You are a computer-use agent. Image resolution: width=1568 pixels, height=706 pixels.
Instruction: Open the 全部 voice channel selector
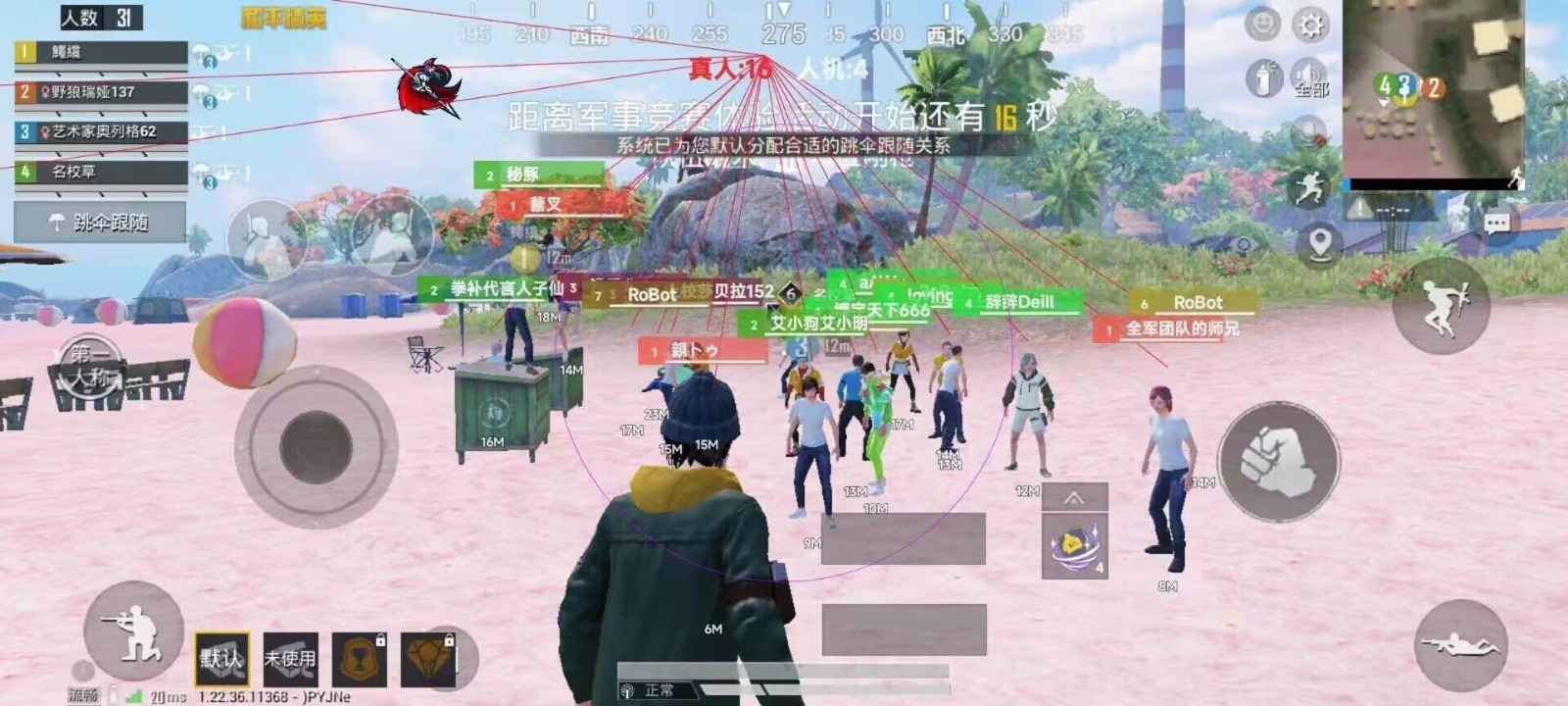click(1311, 89)
